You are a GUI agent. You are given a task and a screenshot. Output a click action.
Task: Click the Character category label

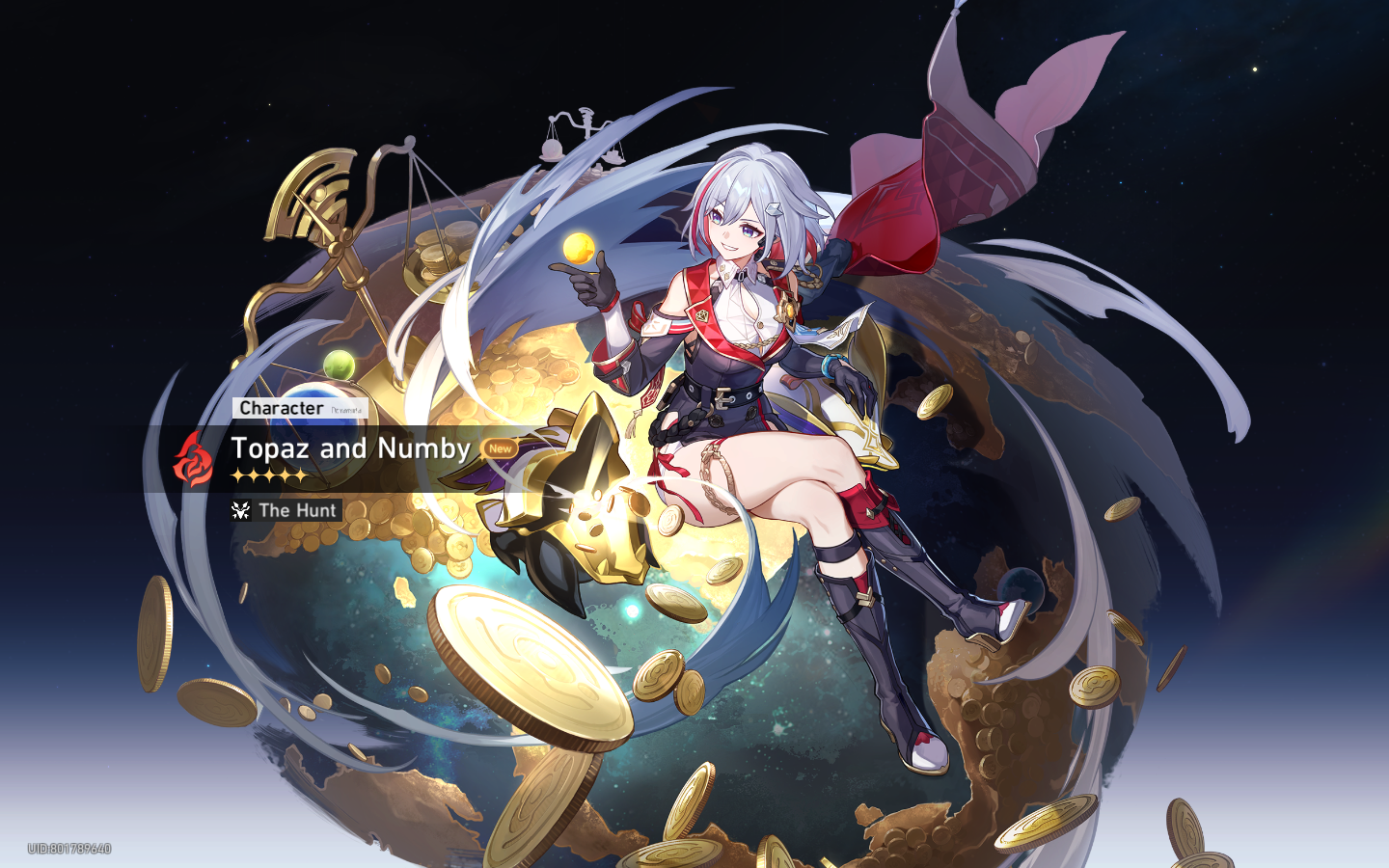[x=283, y=407]
